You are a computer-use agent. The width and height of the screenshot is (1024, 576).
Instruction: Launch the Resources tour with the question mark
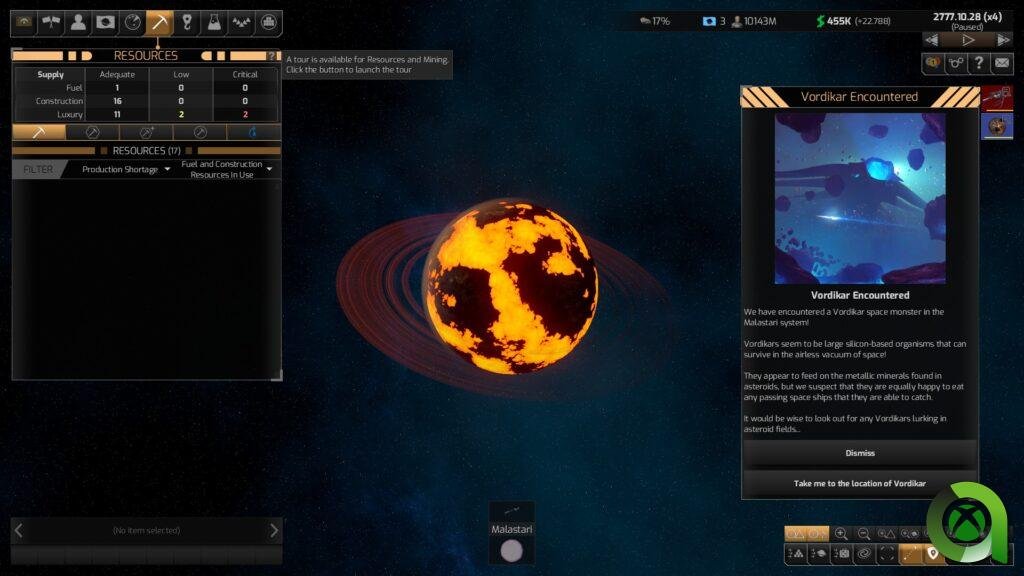(x=271, y=56)
